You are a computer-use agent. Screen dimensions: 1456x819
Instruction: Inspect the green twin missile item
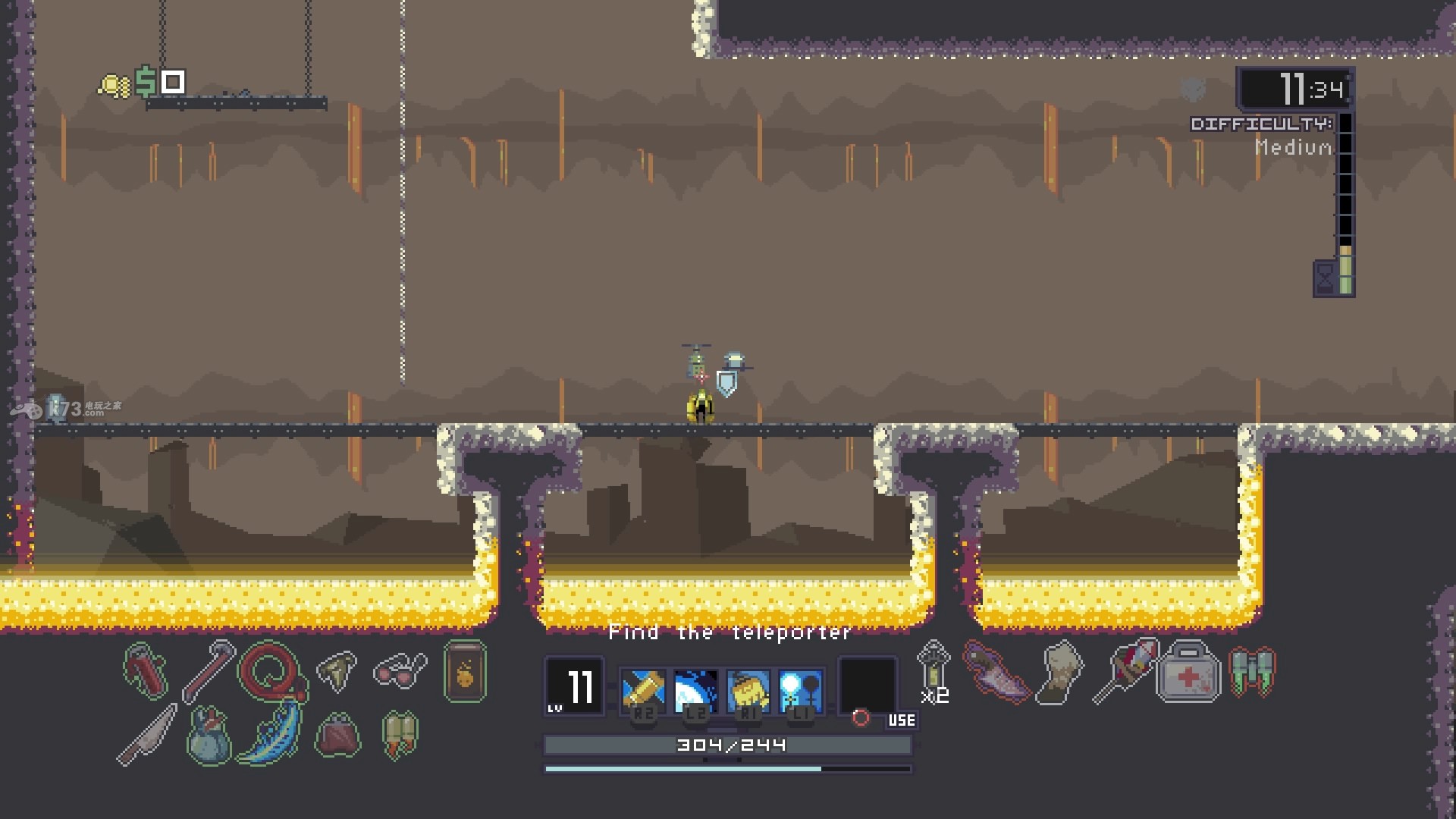pos(1252,672)
